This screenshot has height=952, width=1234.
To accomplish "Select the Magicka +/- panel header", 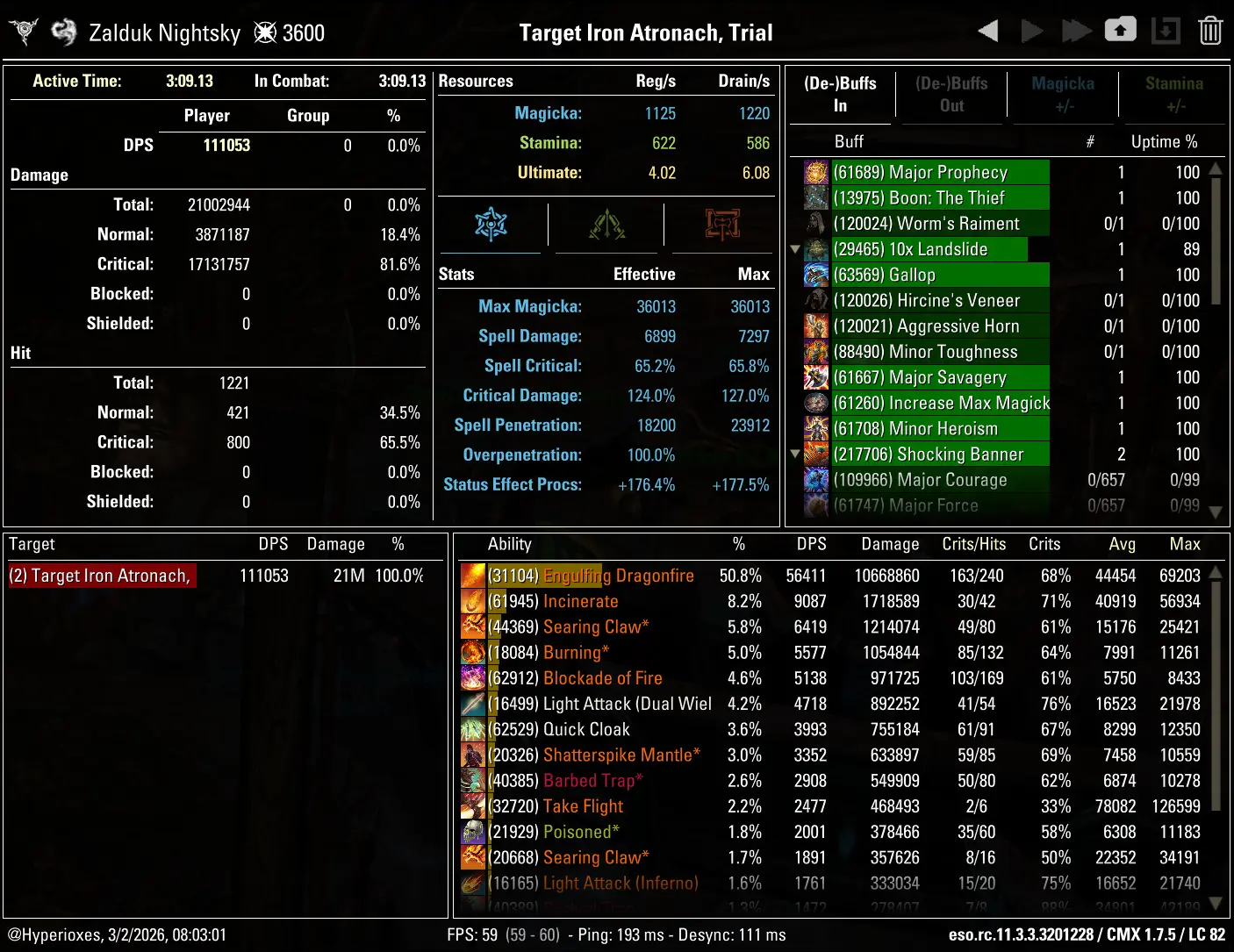I will coord(1063,95).
